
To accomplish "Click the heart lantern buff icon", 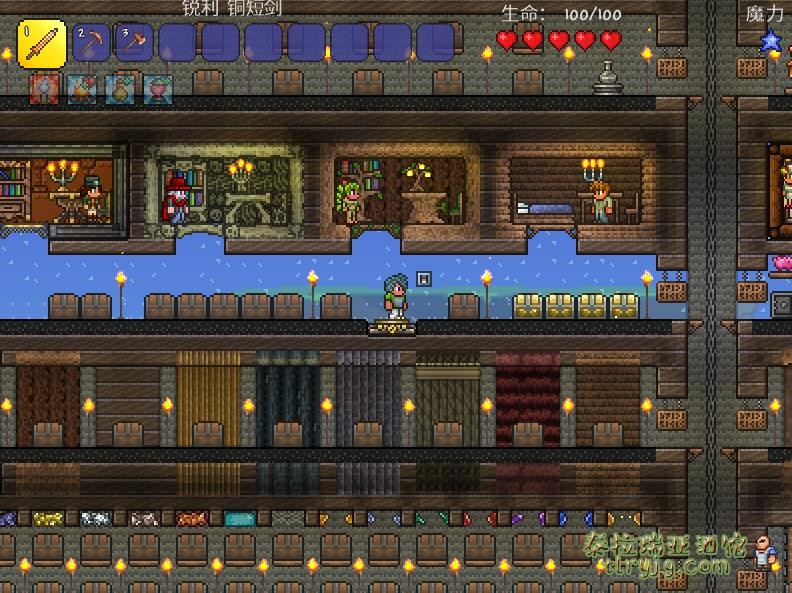I will [158, 89].
